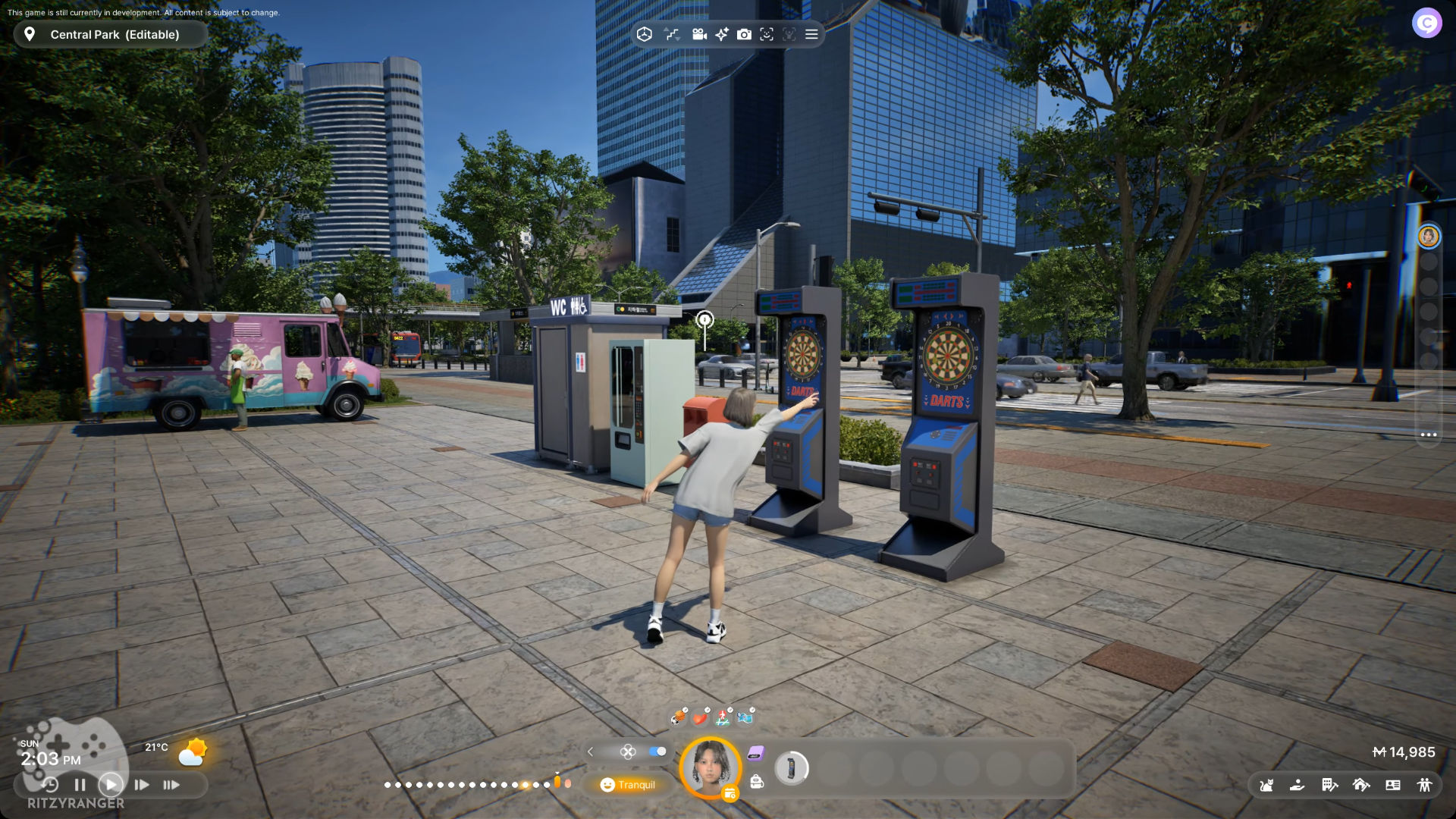Viewport: 1456px width, 819px height.
Task: Select the stairs floor-level icon
Action: coord(672,34)
